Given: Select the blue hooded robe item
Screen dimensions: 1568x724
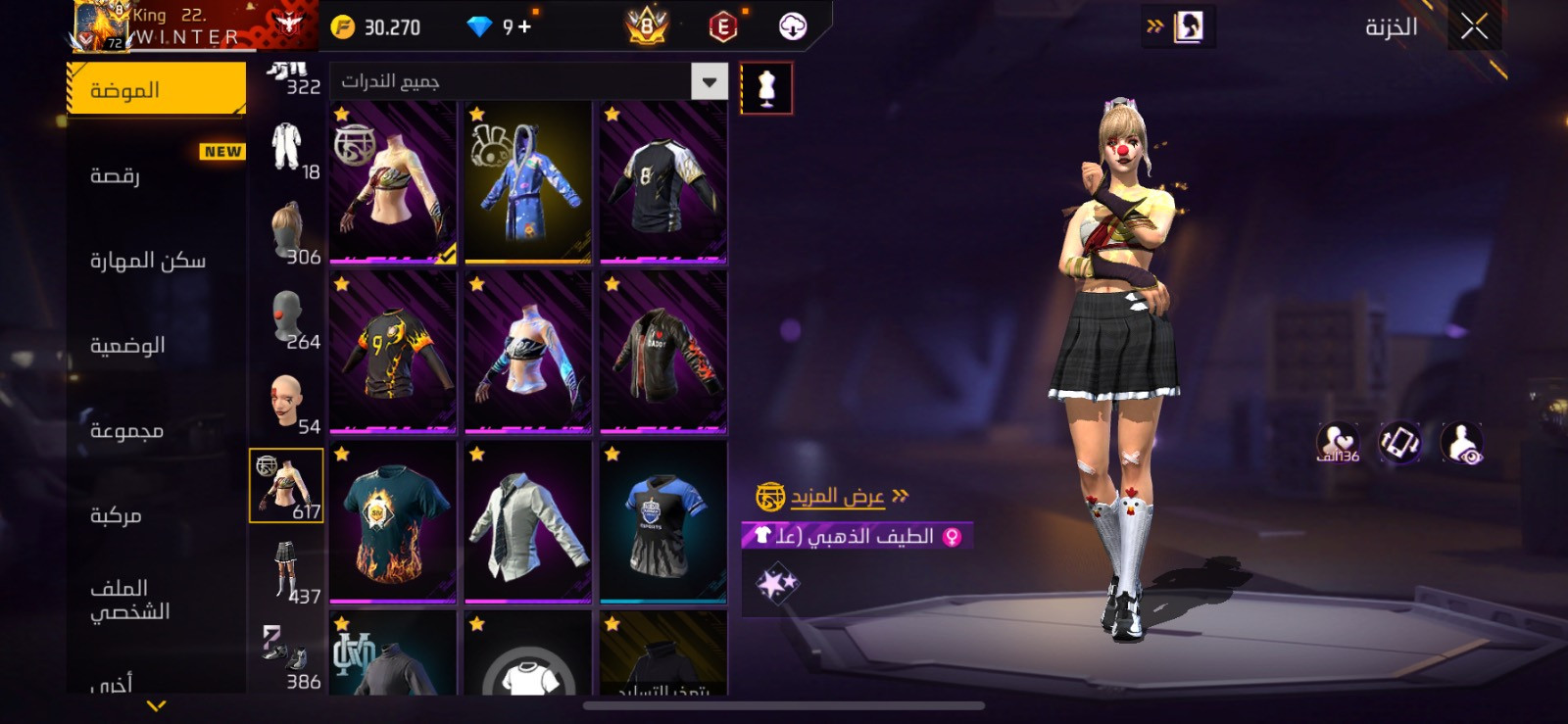Looking at the screenshot, I should [527, 183].
